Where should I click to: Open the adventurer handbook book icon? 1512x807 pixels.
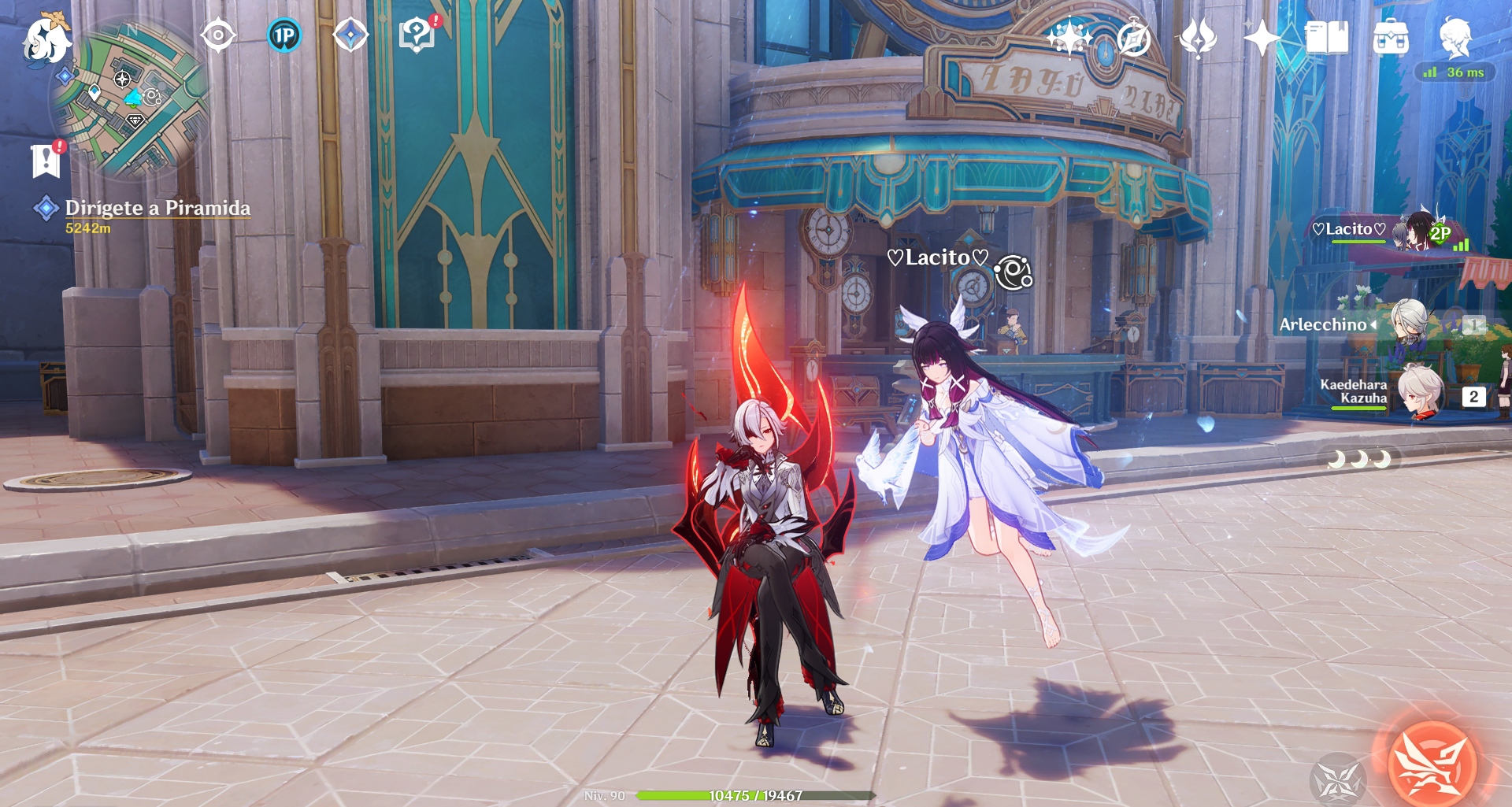[x=1326, y=38]
